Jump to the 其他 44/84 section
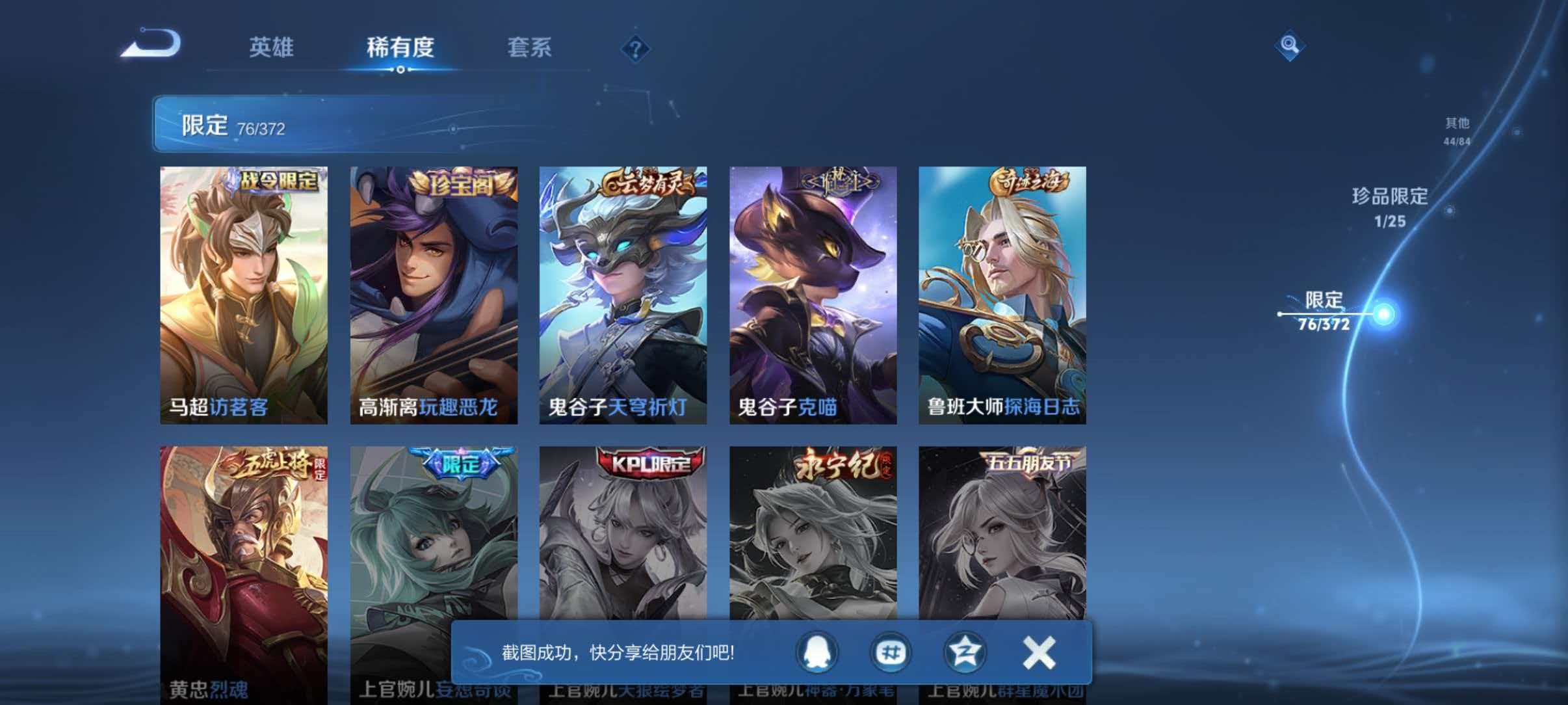Viewport: 1568px width, 705px height. tap(1456, 129)
